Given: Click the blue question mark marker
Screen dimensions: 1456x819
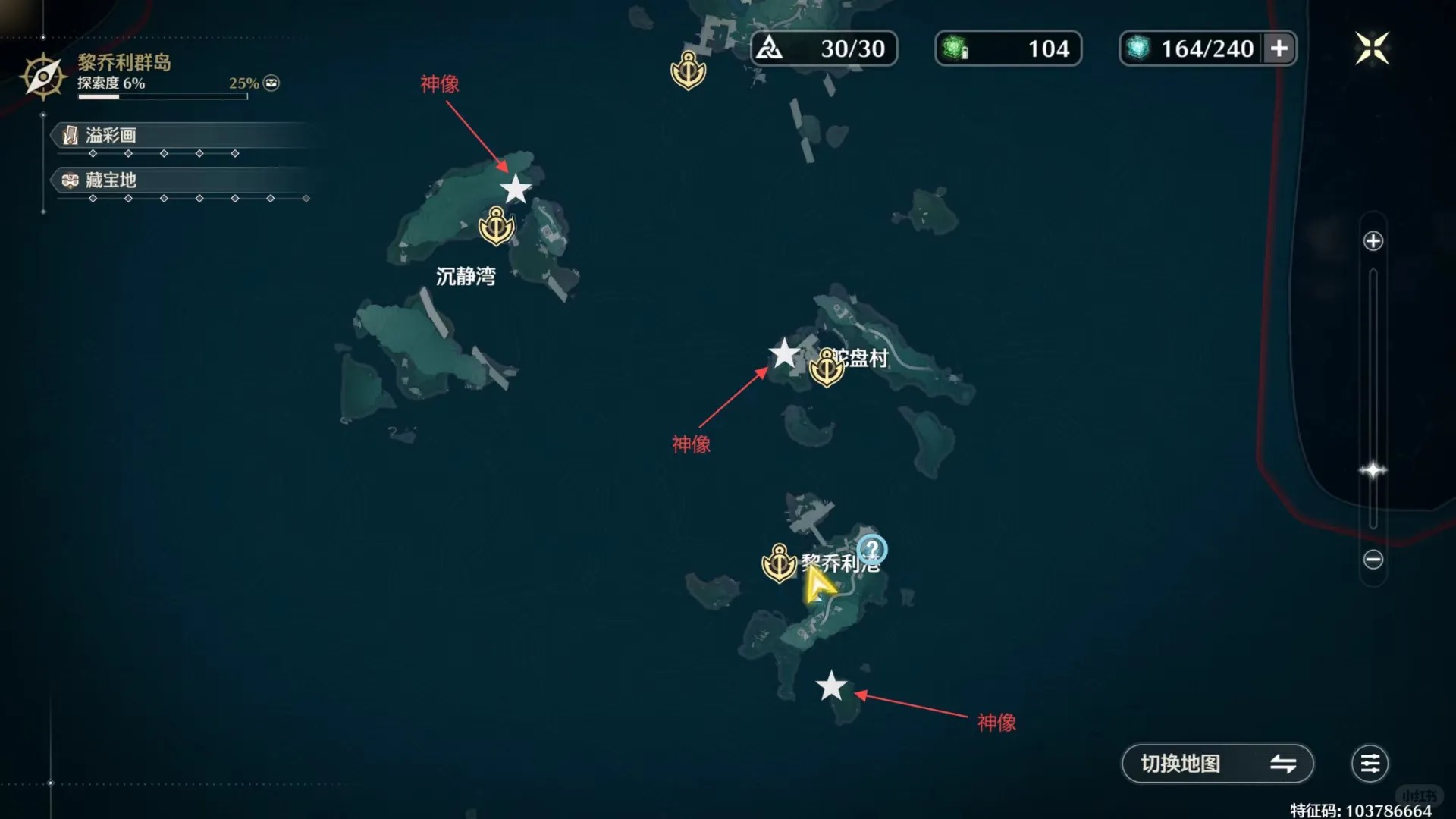Looking at the screenshot, I should pyautogui.click(x=872, y=548).
